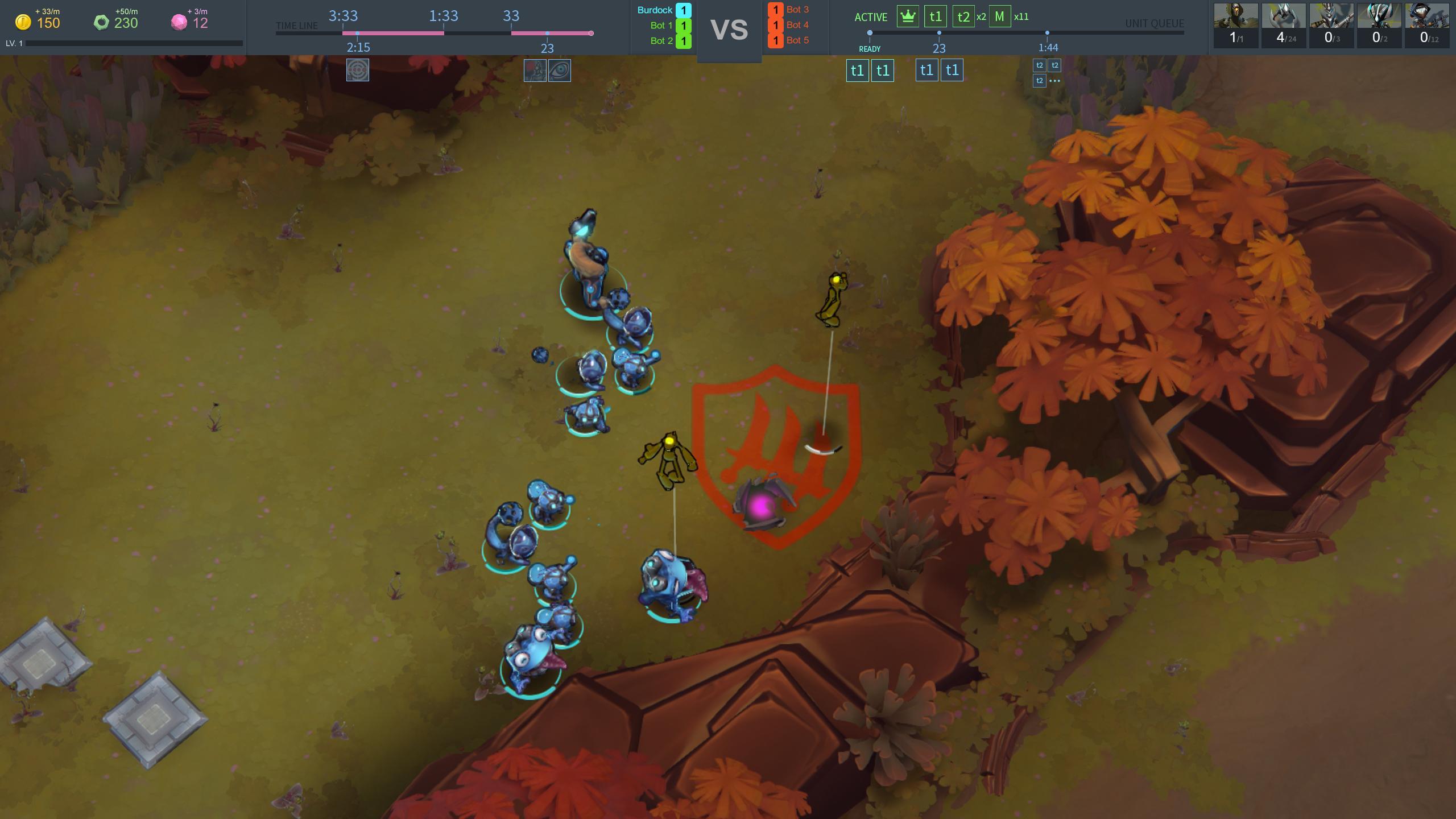This screenshot has height=819, width=1456.
Task: Pick the unit portrait showing 0/12
Action: coord(1427,25)
